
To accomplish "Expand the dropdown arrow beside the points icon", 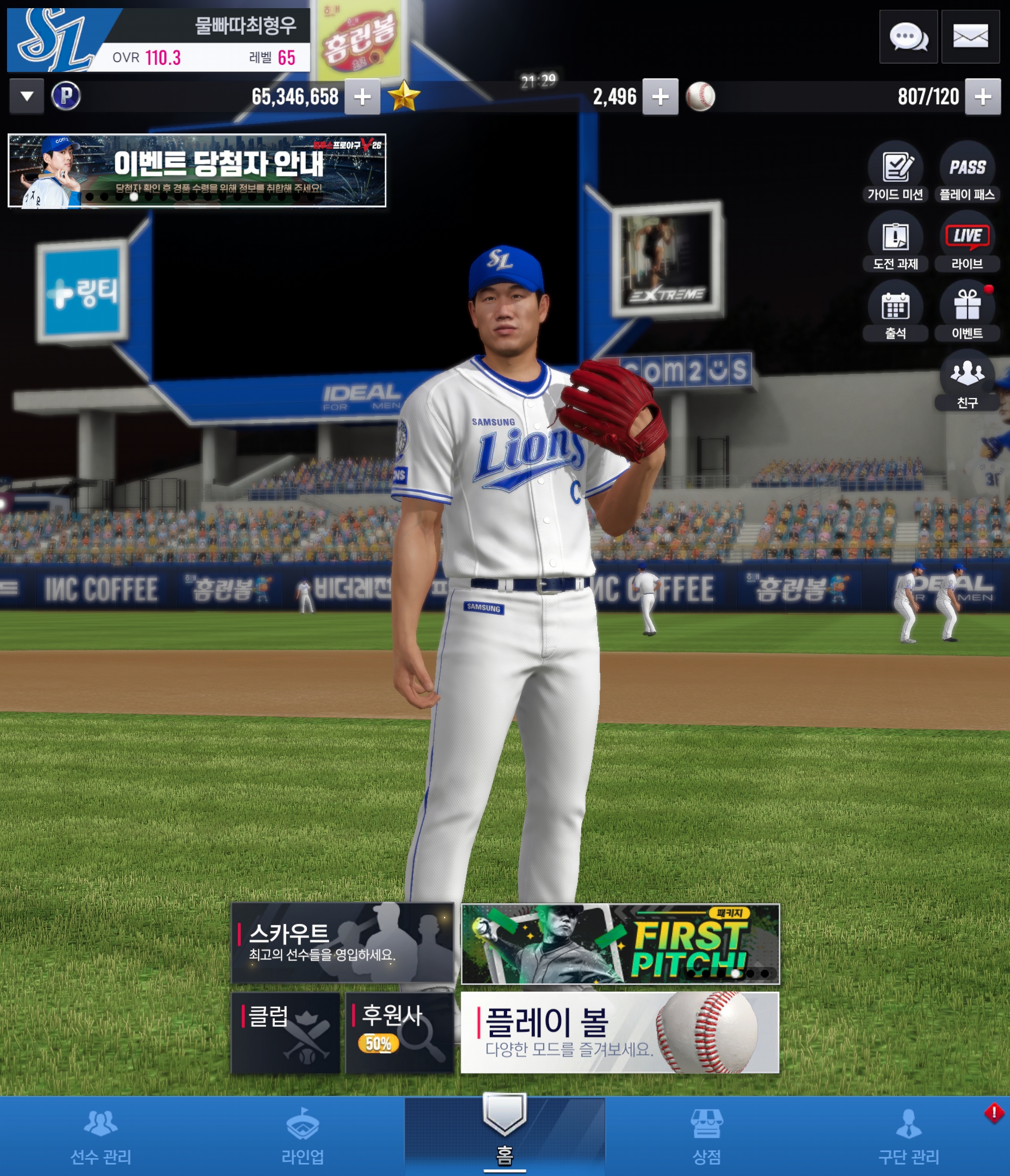I will (x=27, y=96).
